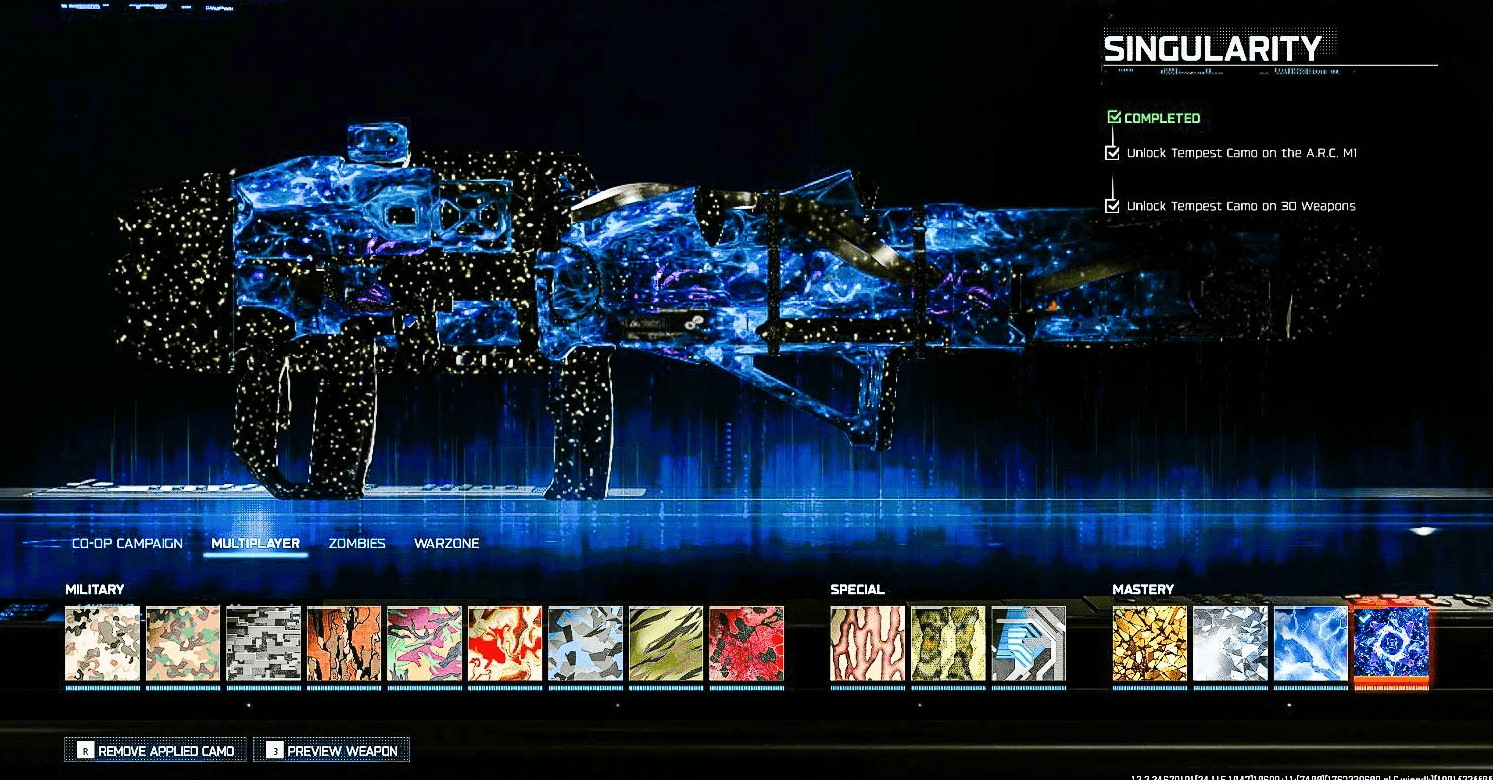Select the yellow snakeskin camo swatch
The image size is (1493, 780).
[x=944, y=644]
